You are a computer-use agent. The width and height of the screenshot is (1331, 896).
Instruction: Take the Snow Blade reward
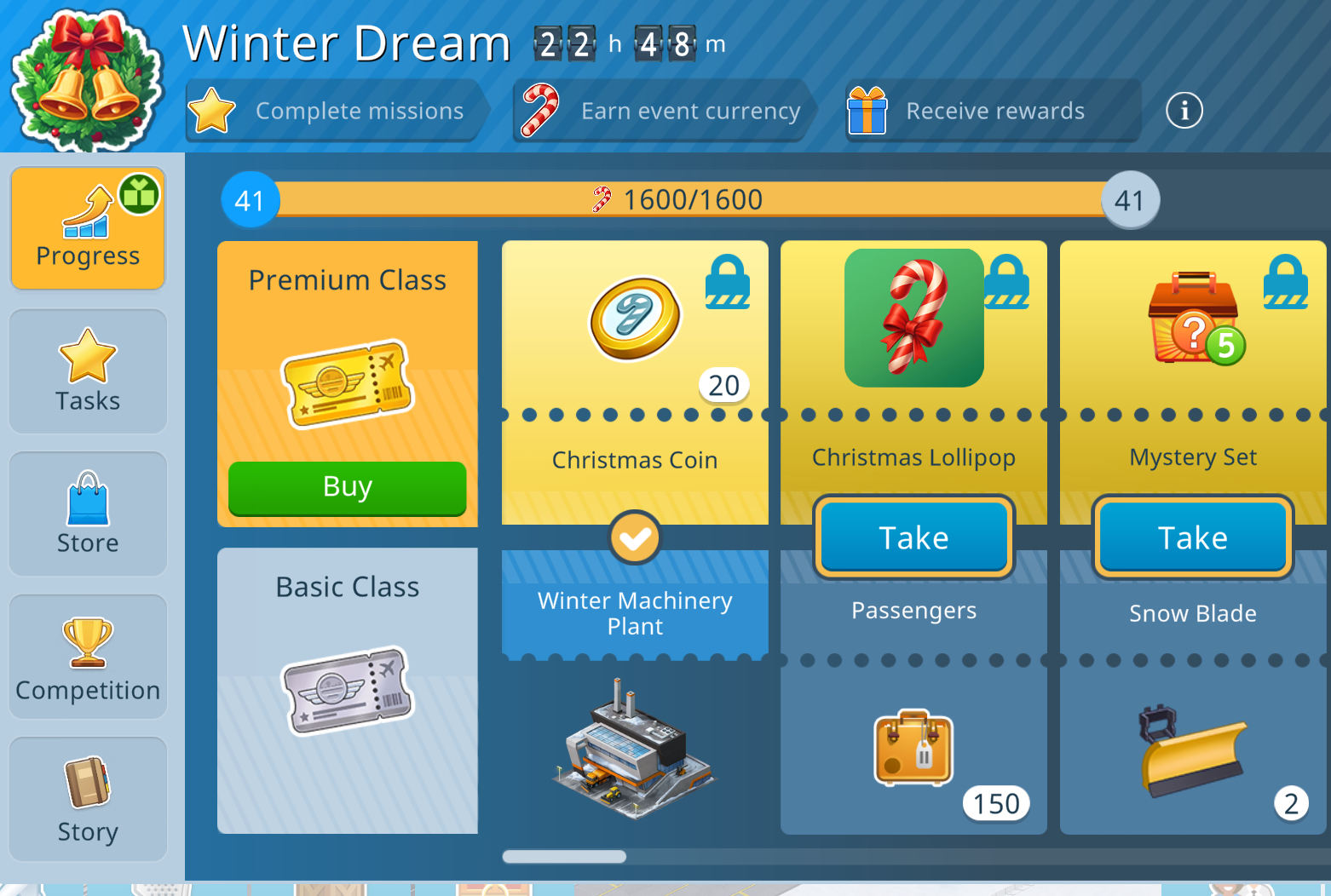click(1192, 537)
